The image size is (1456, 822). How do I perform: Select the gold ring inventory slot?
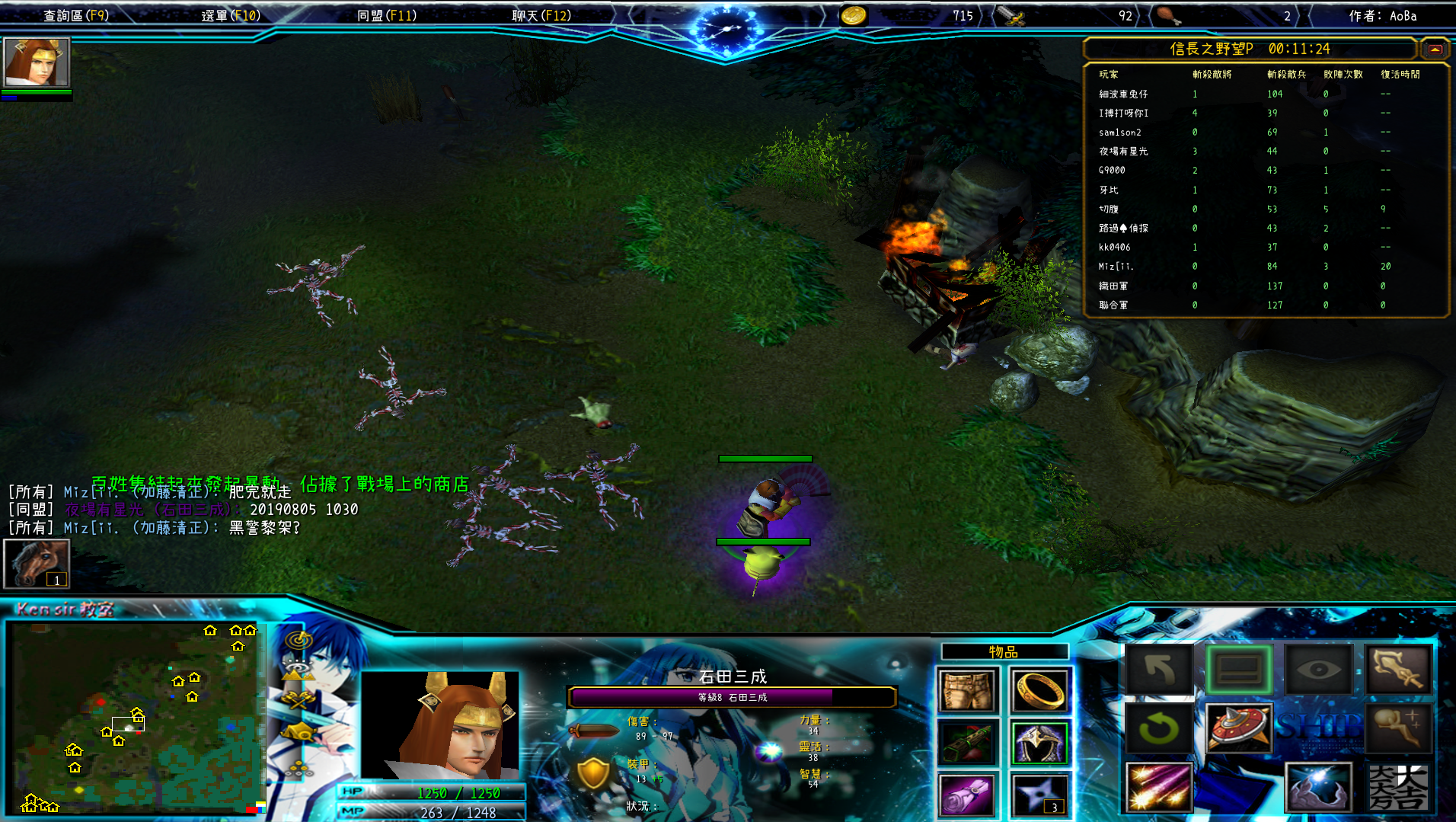[x=1040, y=691]
